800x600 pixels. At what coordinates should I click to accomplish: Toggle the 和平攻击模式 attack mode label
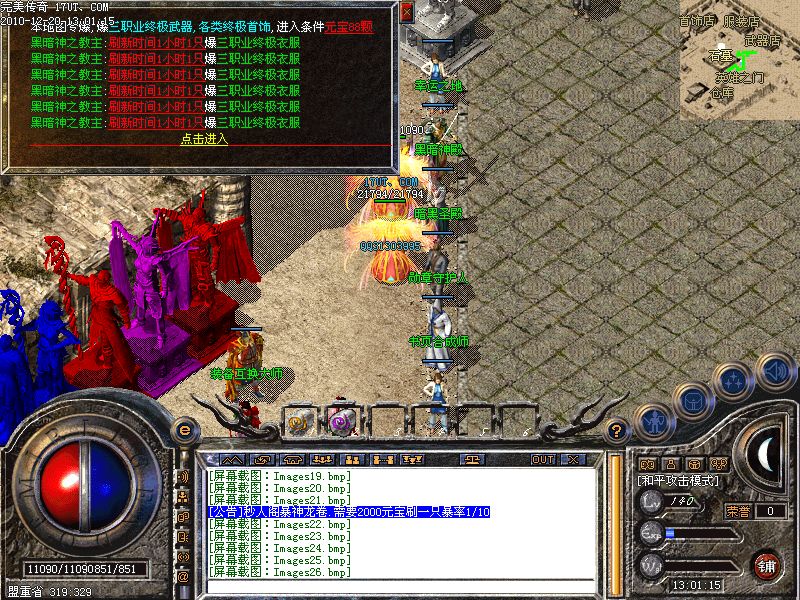click(679, 481)
